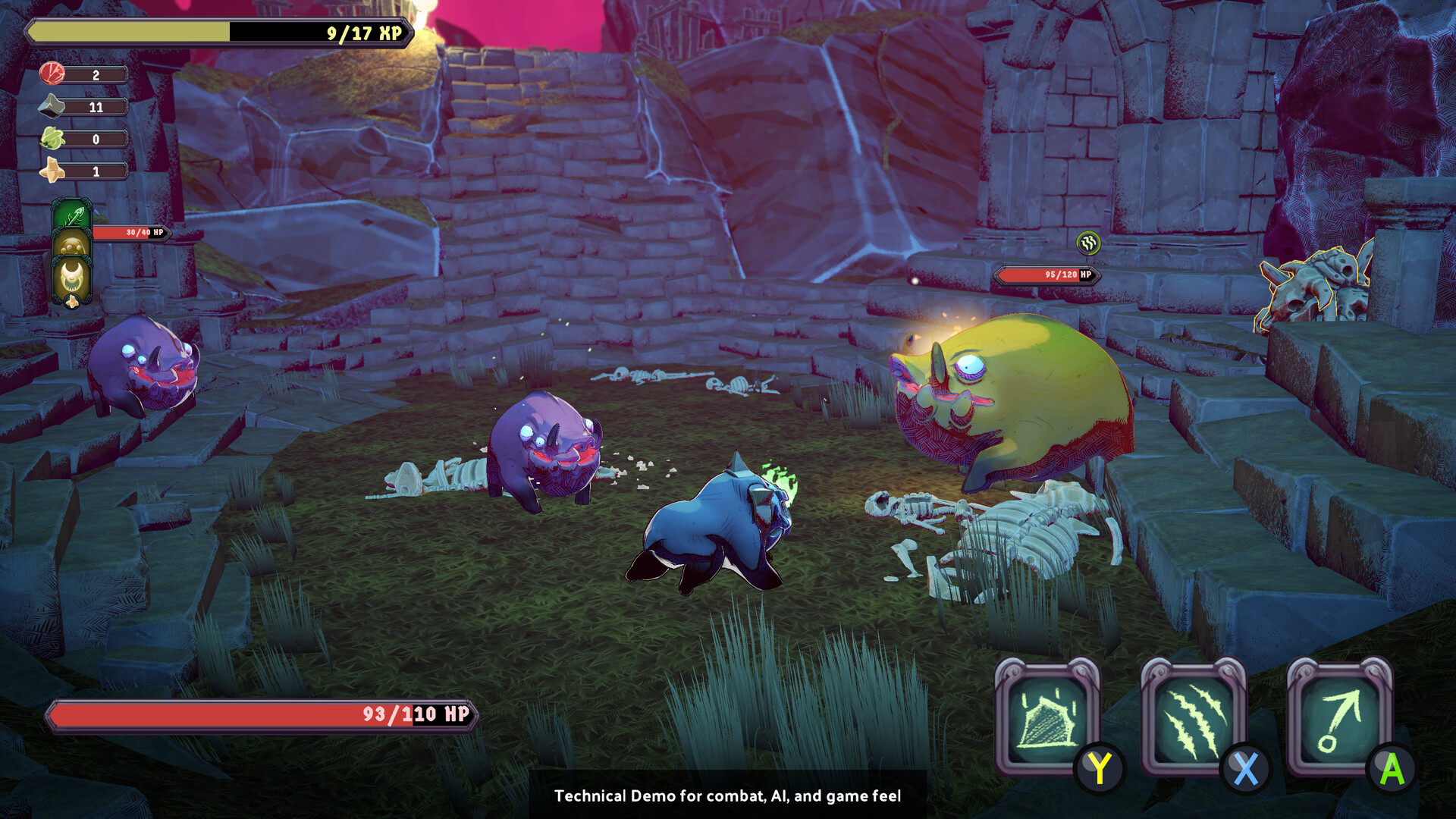The image size is (1456, 819).
Task: Click the 93/110 HP bar
Action: (262, 714)
